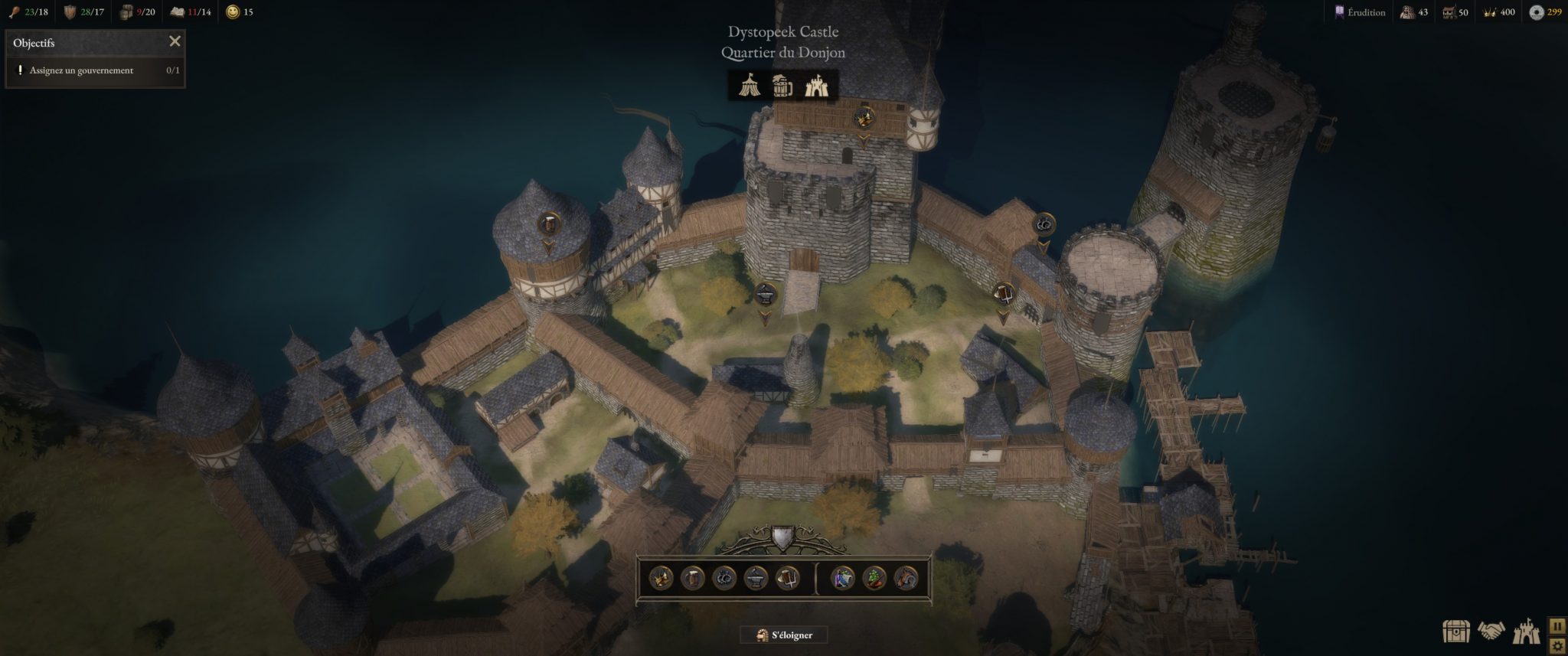Open the treasure chest menu
The image size is (1568, 656).
tap(1455, 631)
